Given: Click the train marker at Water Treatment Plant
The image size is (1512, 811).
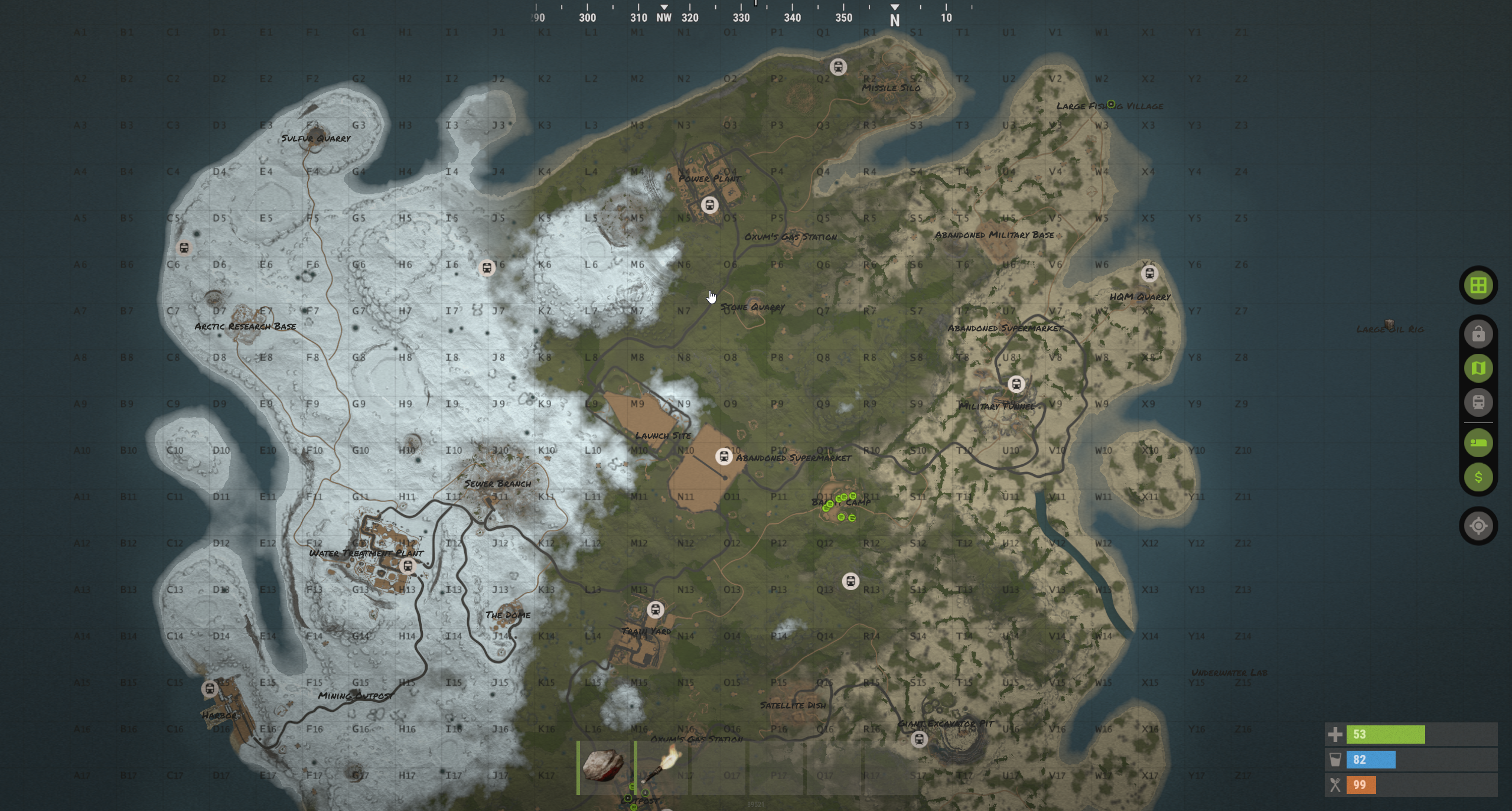Looking at the screenshot, I should click(x=407, y=566).
